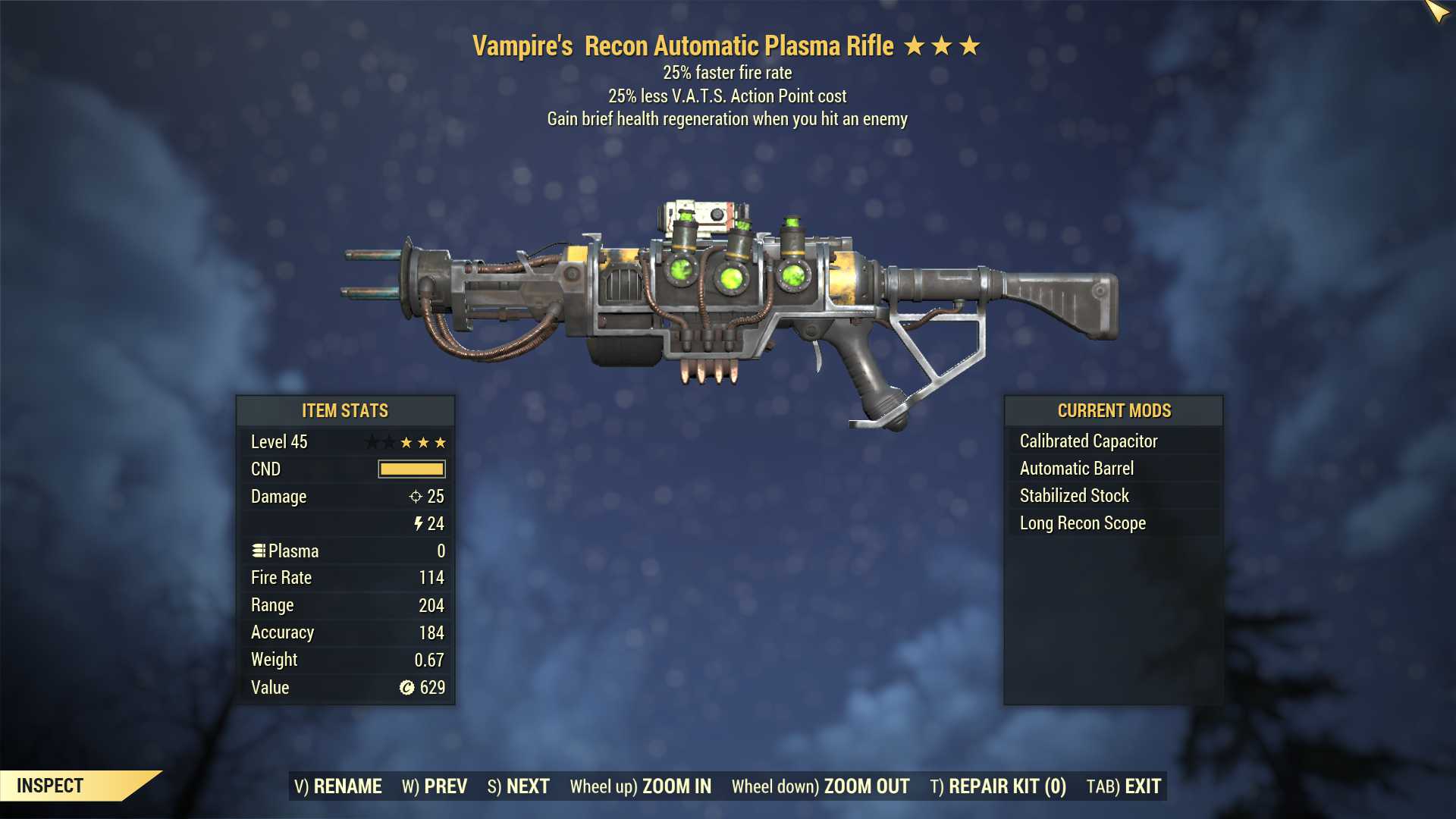Toggle the Calibrated Capacitor mod
Image resolution: width=1456 pixels, height=819 pixels.
point(1088,441)
